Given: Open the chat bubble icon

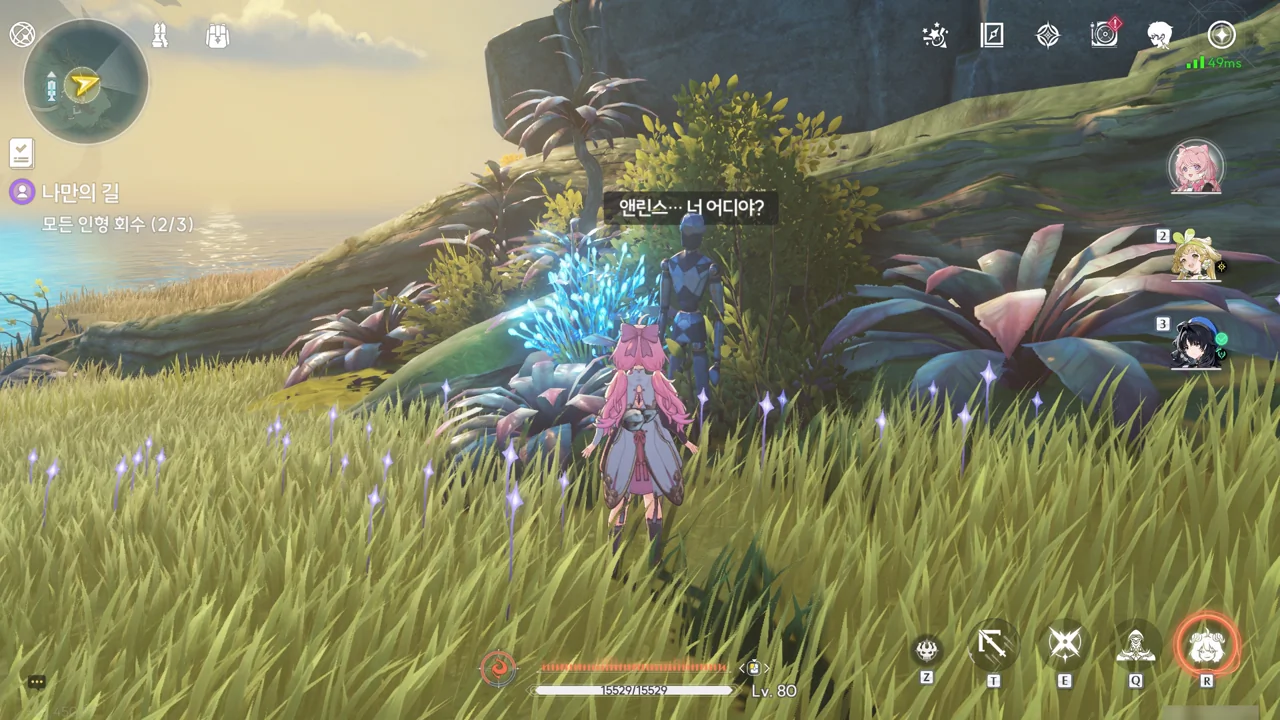Looking at the screenshot, I should tap(37, 682).
